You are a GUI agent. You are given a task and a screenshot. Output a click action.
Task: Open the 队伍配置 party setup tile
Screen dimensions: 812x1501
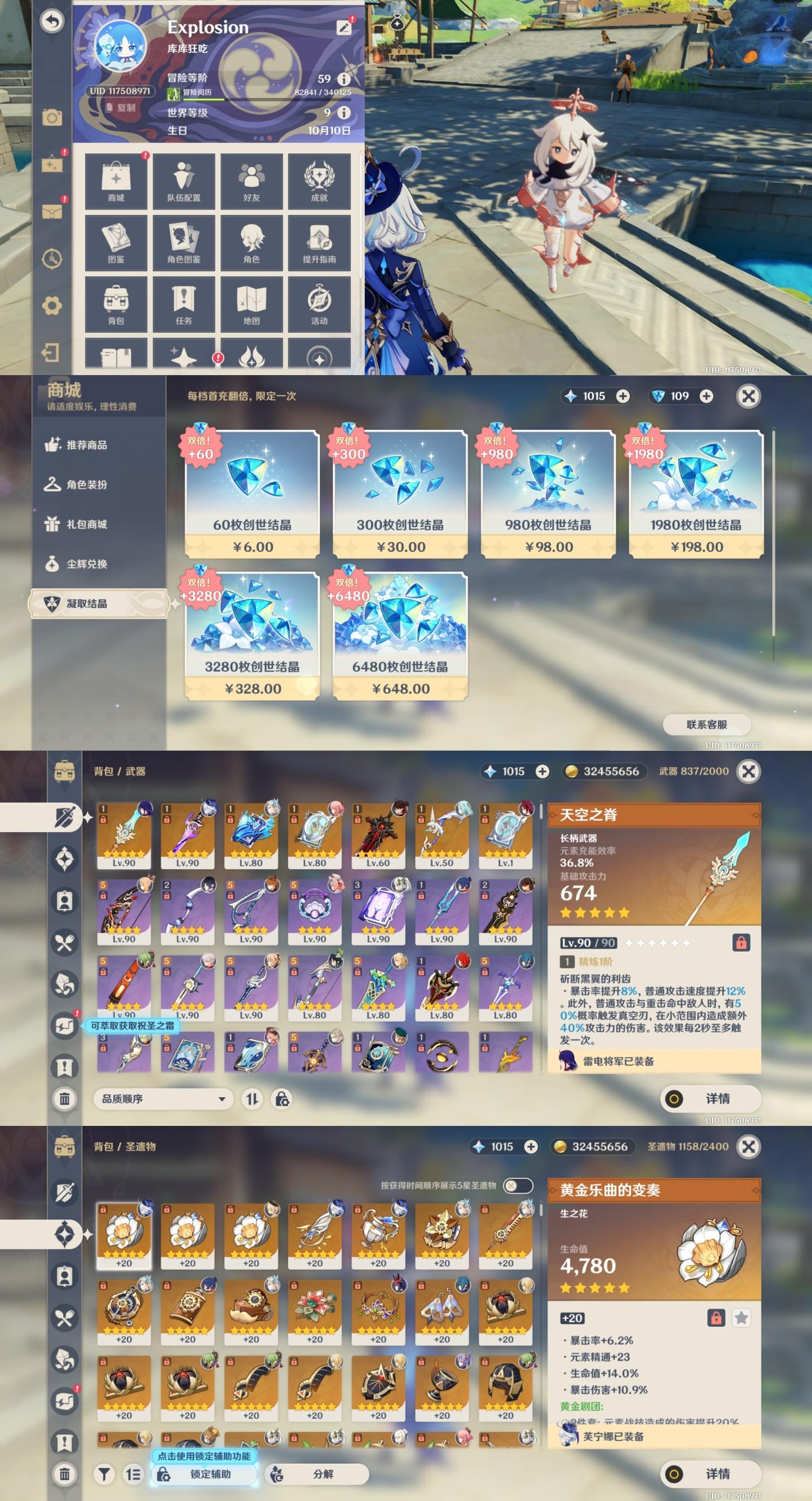183,181
